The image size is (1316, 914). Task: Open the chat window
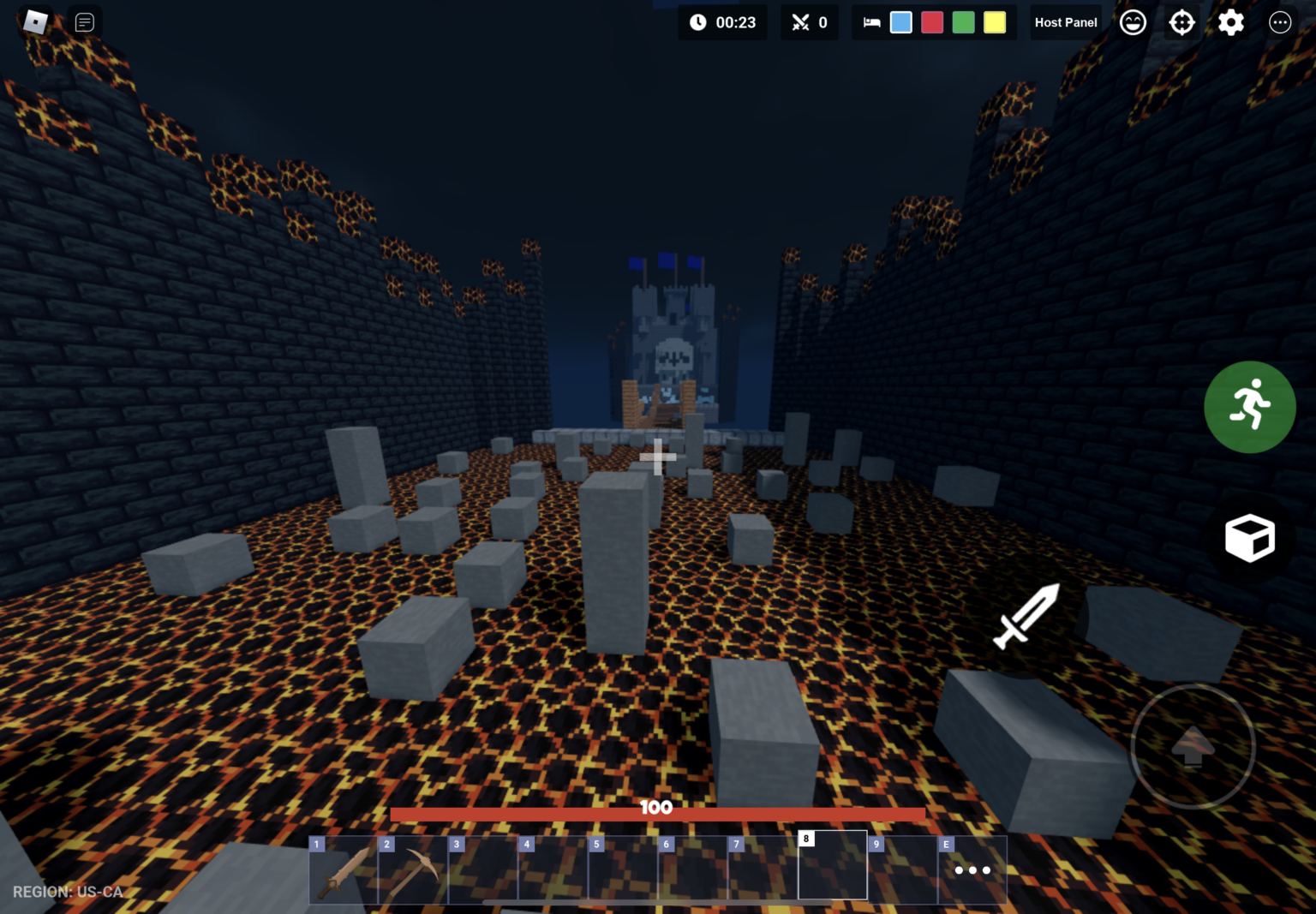tap(84, 22)
